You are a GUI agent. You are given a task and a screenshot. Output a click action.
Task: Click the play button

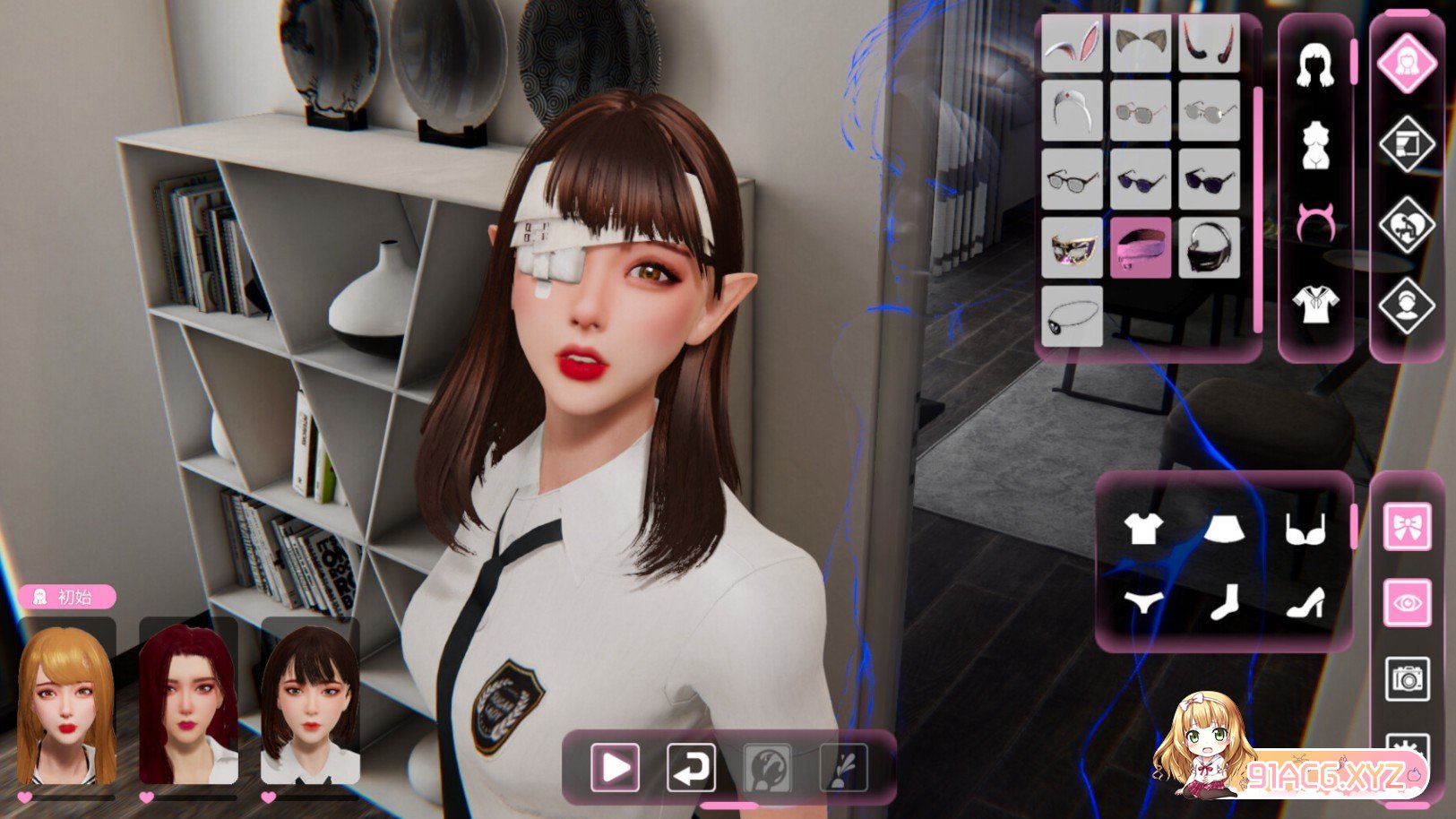615,767
